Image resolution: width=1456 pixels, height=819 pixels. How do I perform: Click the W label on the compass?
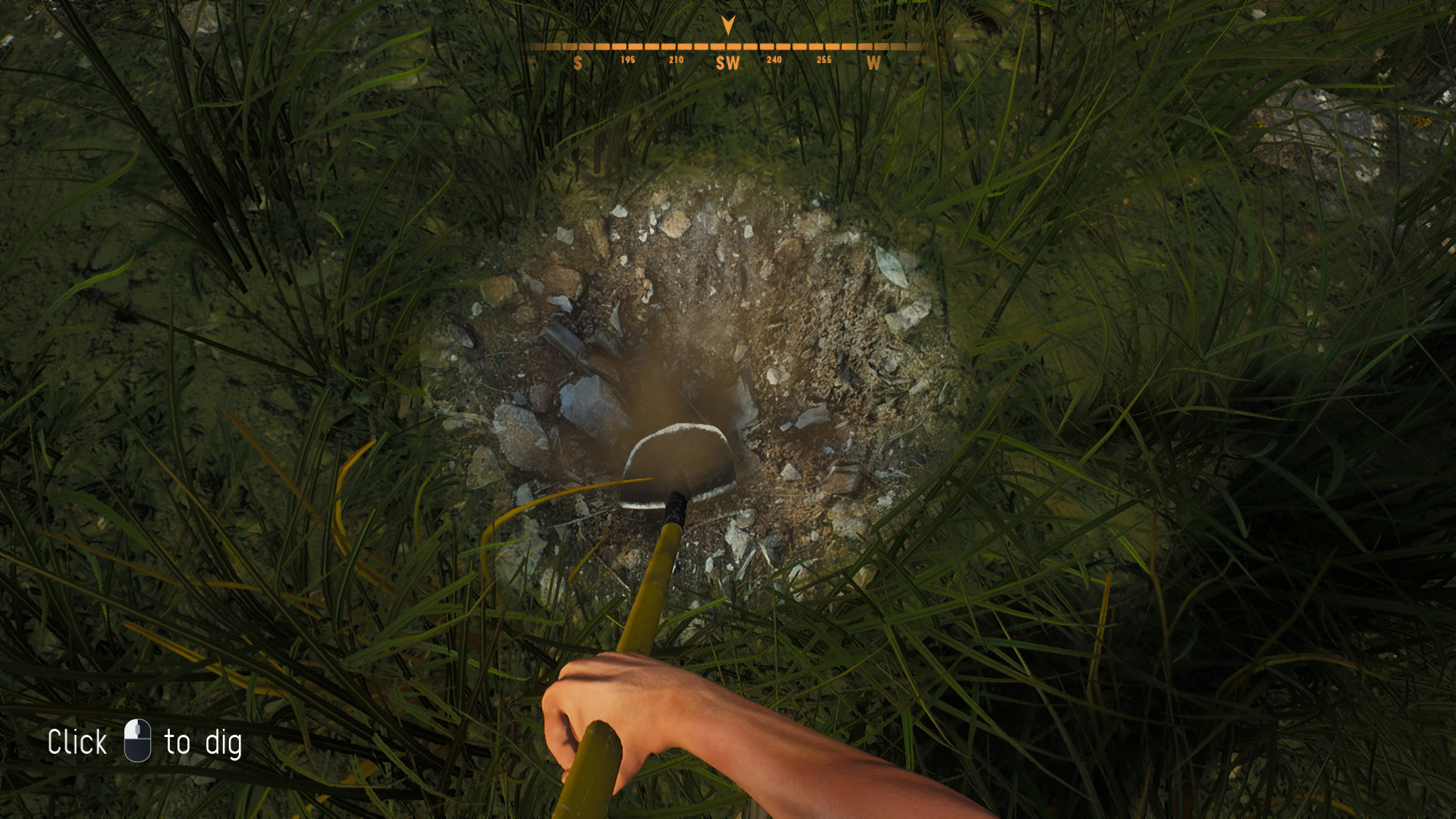[874, 64]
